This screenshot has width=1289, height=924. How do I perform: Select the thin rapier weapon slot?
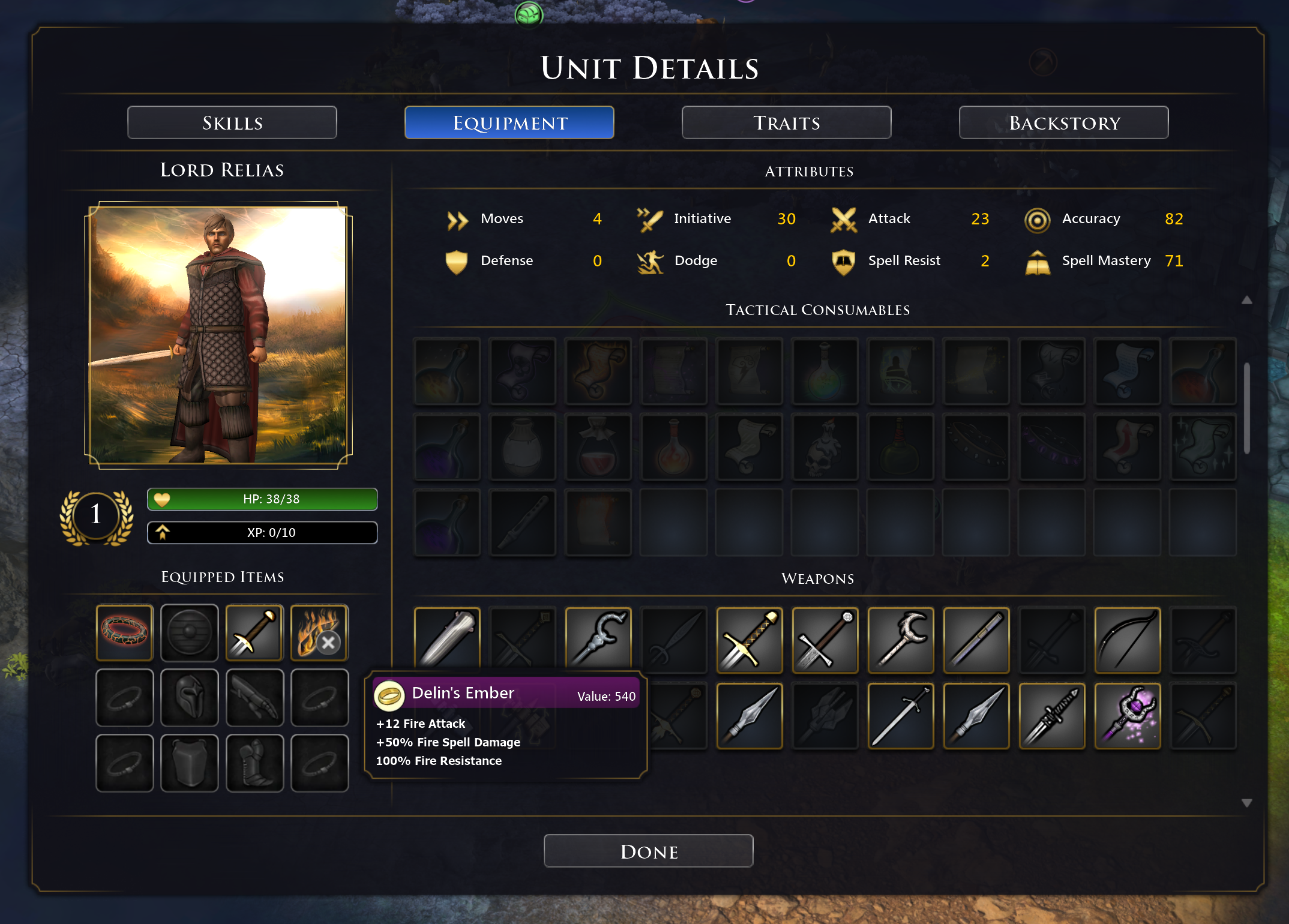pos(901,716)
